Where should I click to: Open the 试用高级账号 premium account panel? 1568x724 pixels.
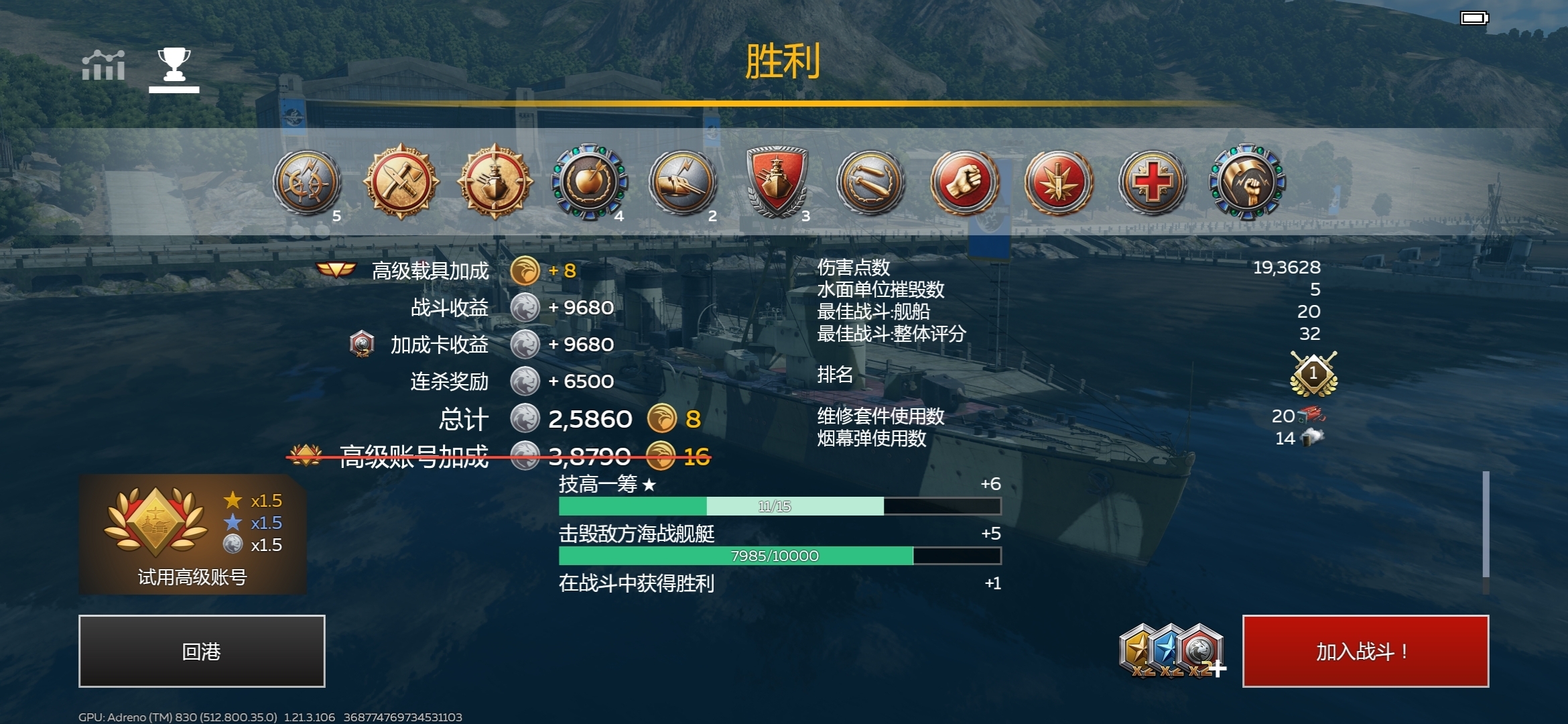tap(193, 533)
